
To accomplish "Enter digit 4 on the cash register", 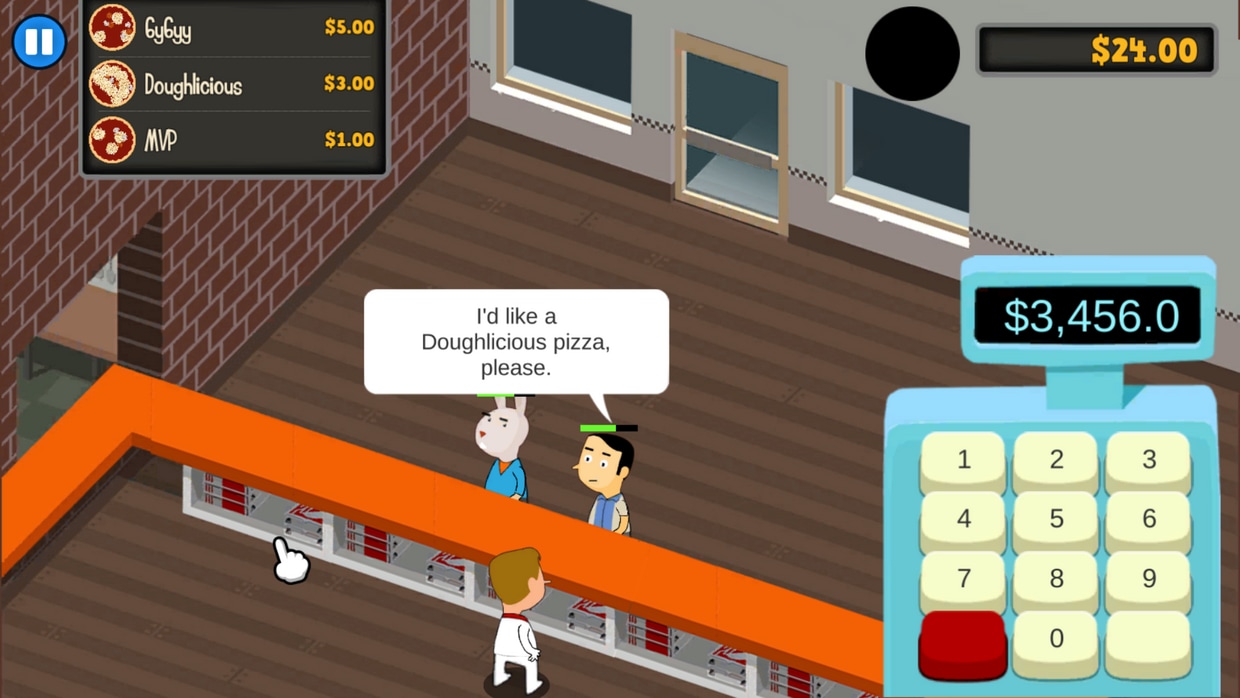I will tap(963, 519).
